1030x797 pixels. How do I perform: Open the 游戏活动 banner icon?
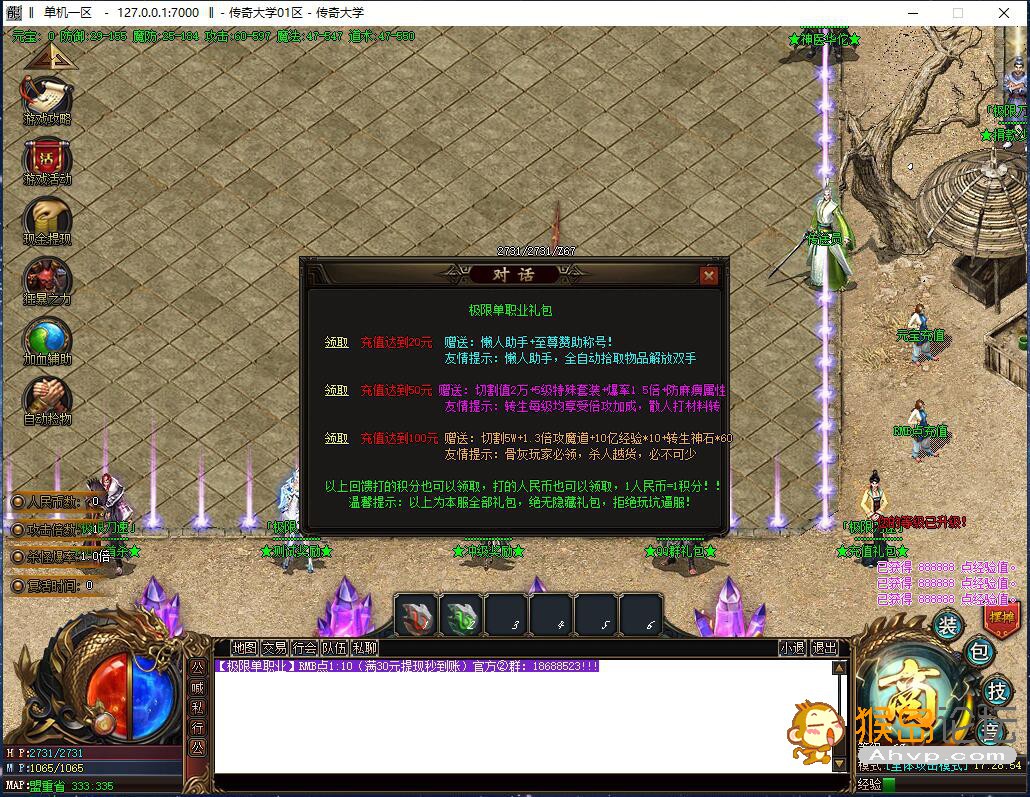point(47,158)
